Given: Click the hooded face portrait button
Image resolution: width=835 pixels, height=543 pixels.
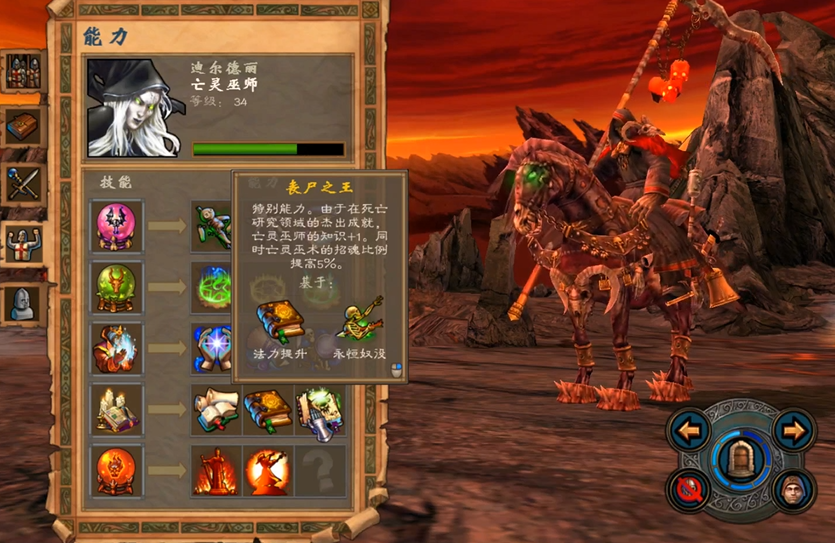Looking at the screenshot, I should pos(792,490).
